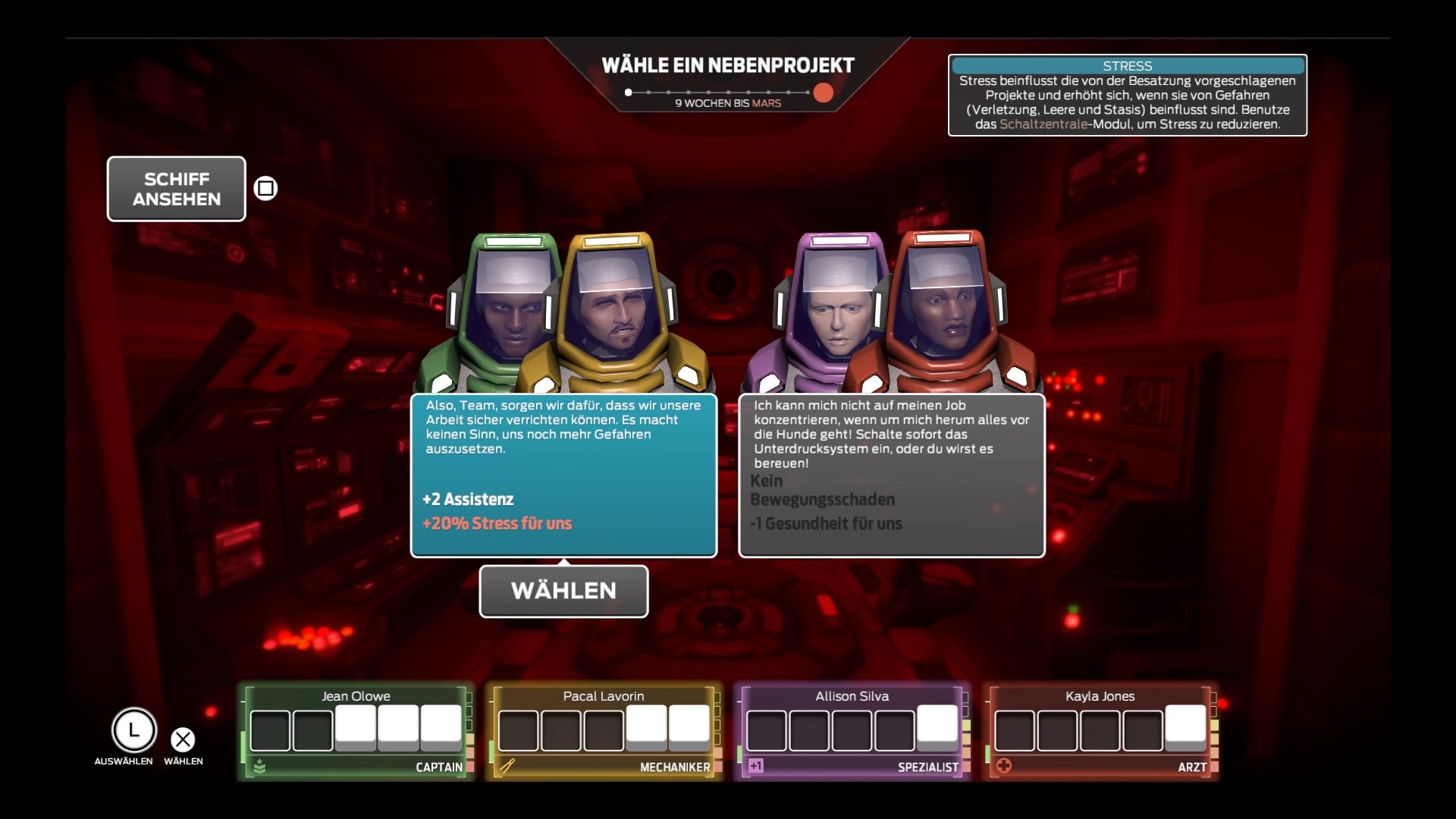This screenshot has width=1456, height=819.
Task: Click the +1 Spezialist bonus icon
Action: [x=756, y=767]
